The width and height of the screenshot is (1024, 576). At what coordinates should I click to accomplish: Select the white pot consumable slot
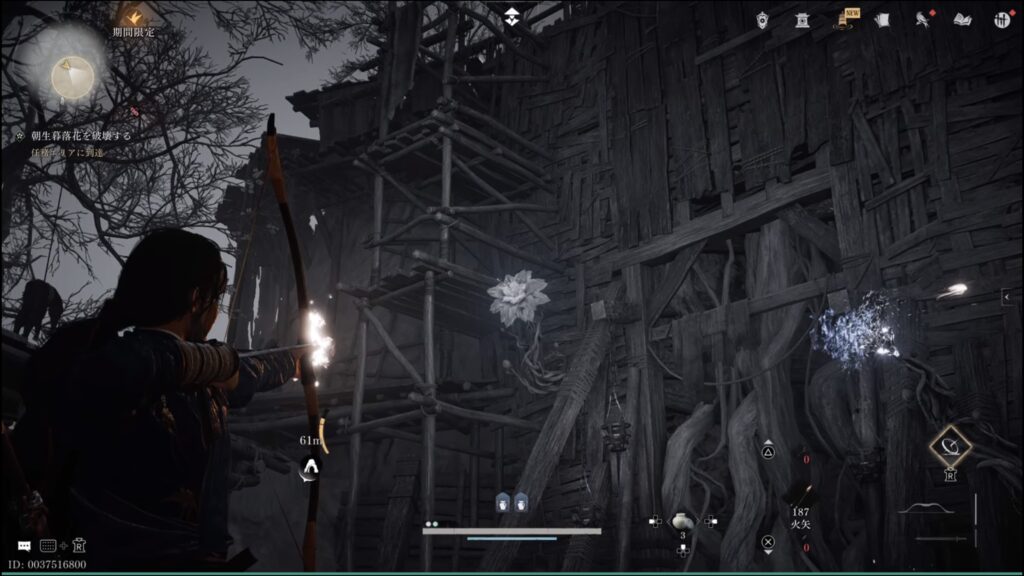pyautogui.click(x=682, y=521)
